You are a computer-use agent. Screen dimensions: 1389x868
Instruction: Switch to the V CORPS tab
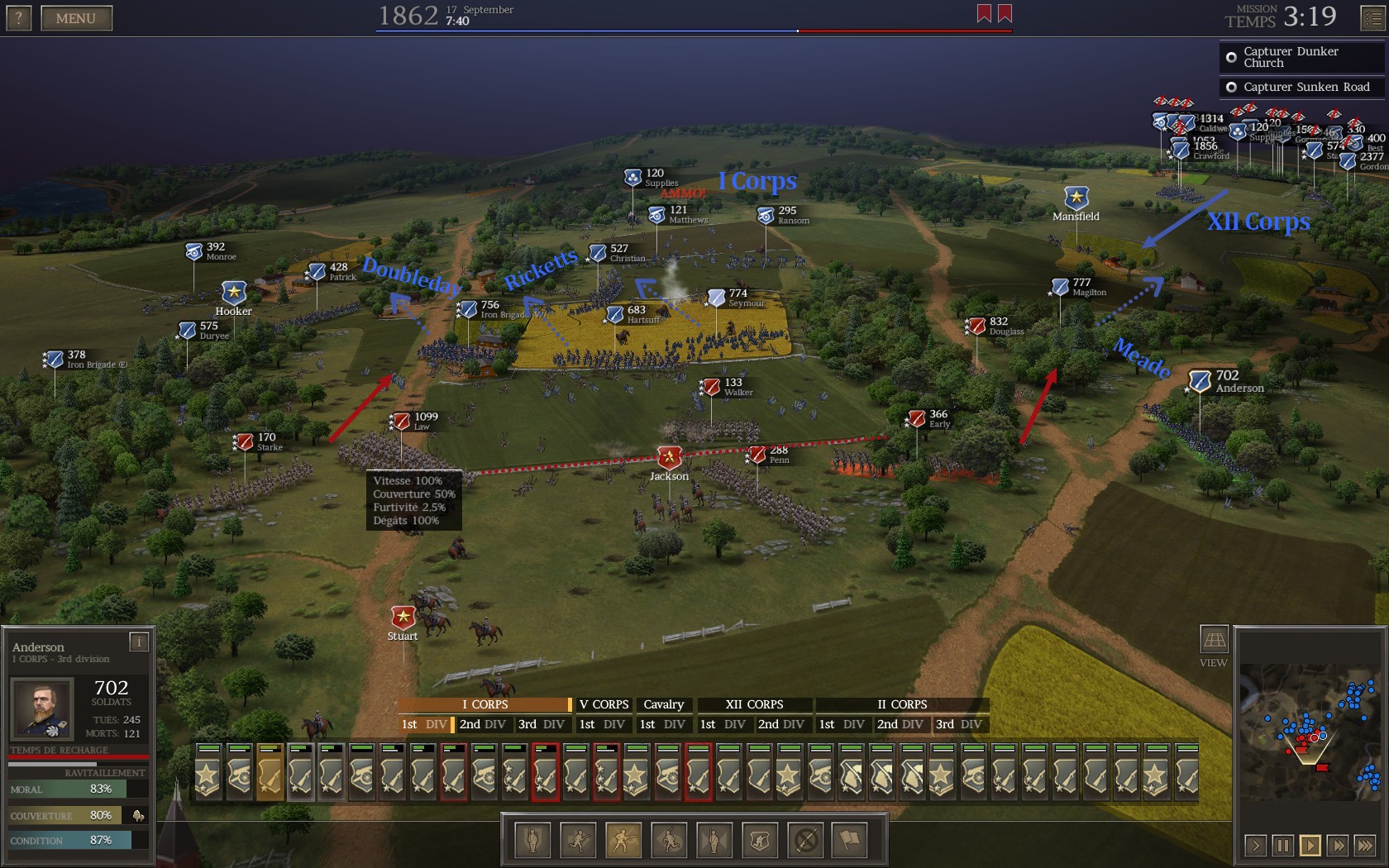click(604, 704)
